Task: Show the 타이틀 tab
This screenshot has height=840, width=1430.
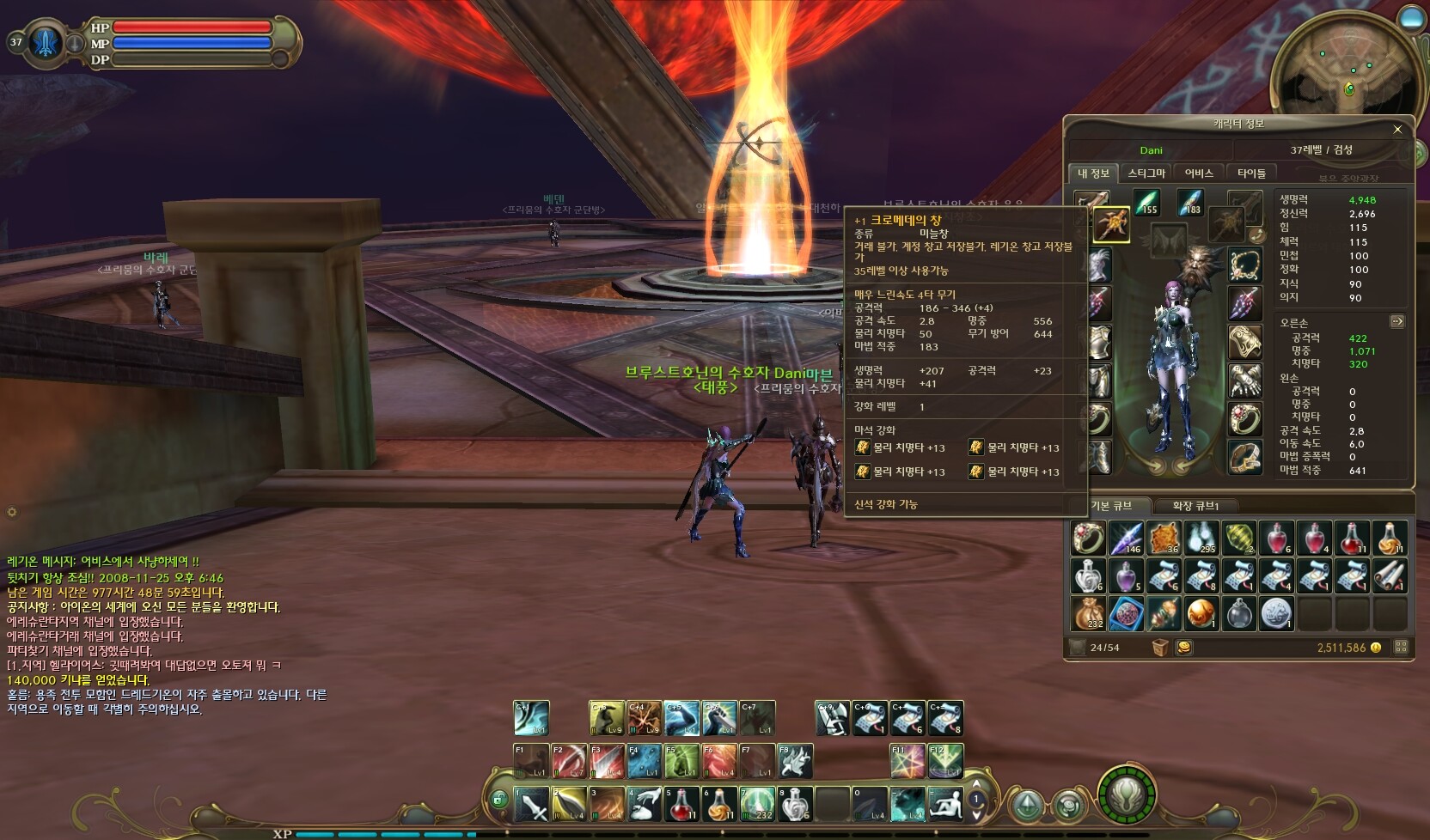Action: 1251,173
